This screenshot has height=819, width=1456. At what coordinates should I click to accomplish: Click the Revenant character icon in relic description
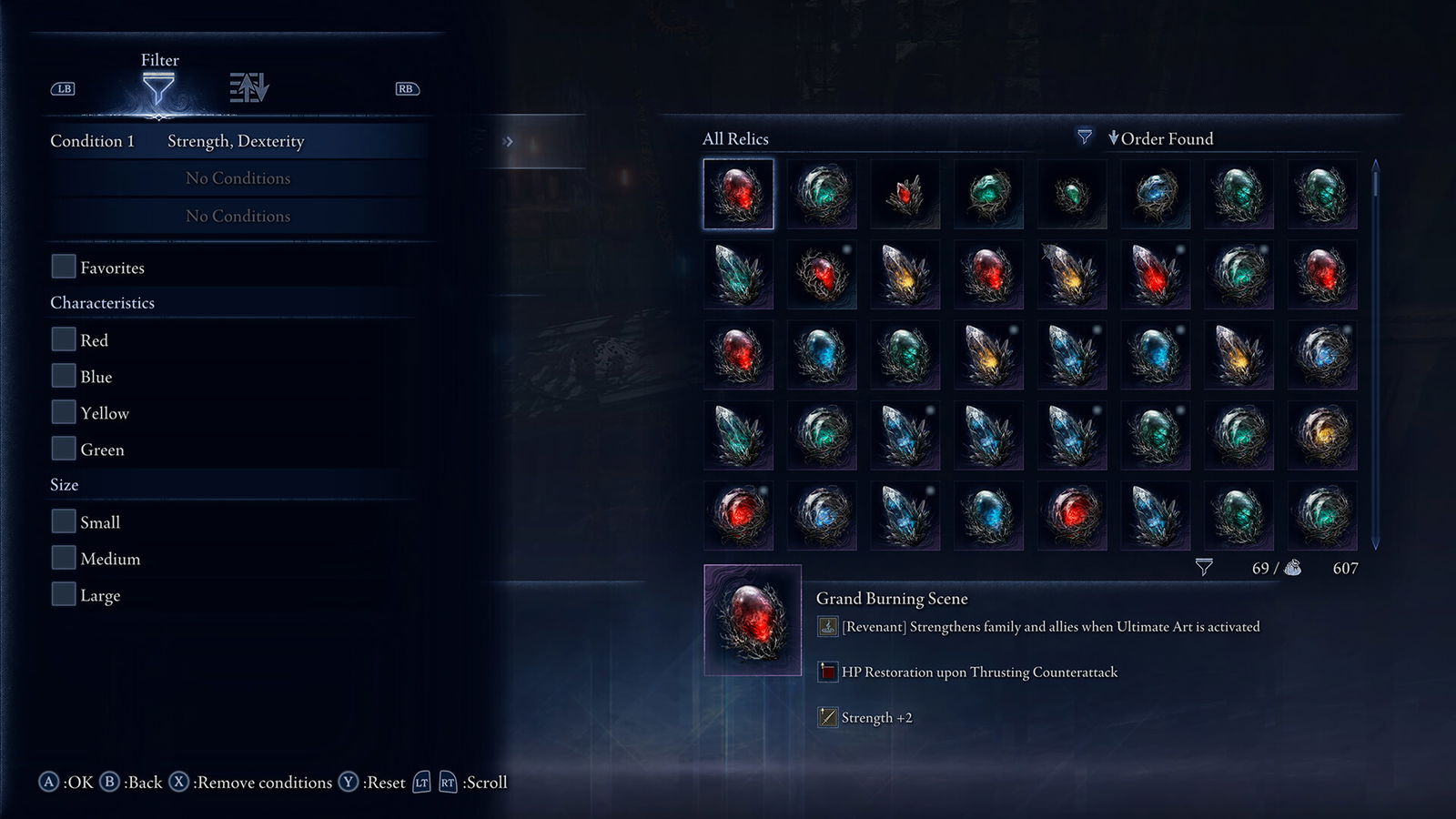[x=828, y=627]
